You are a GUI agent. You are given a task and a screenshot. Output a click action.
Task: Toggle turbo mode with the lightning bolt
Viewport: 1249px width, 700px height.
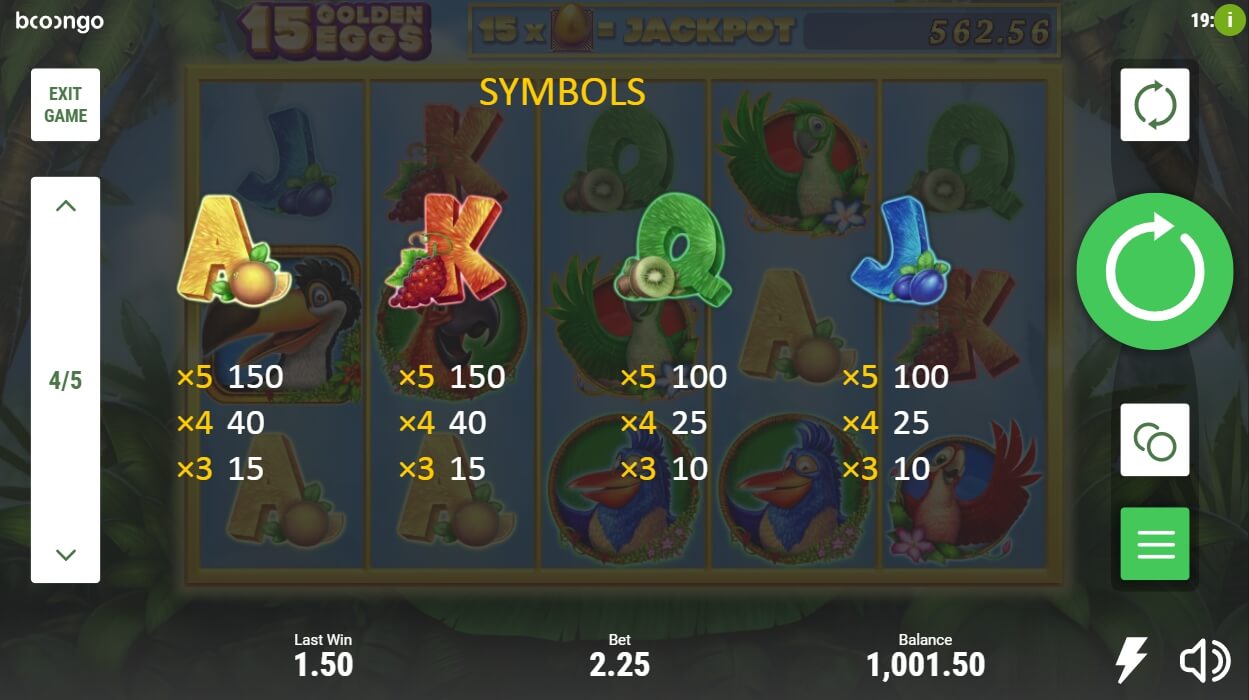coord(1131,661)
